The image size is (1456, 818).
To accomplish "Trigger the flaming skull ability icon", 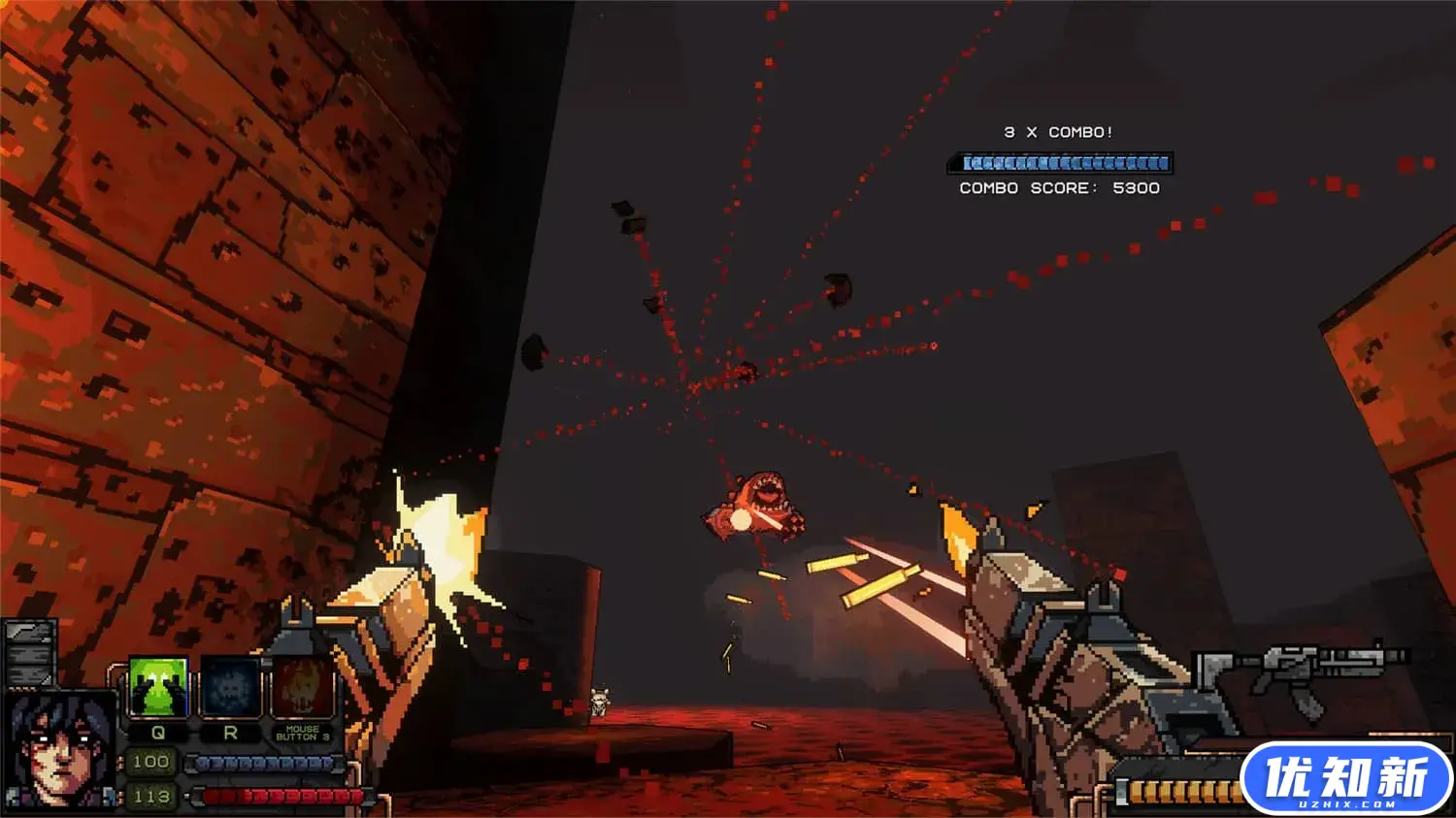I will (302, 688).
